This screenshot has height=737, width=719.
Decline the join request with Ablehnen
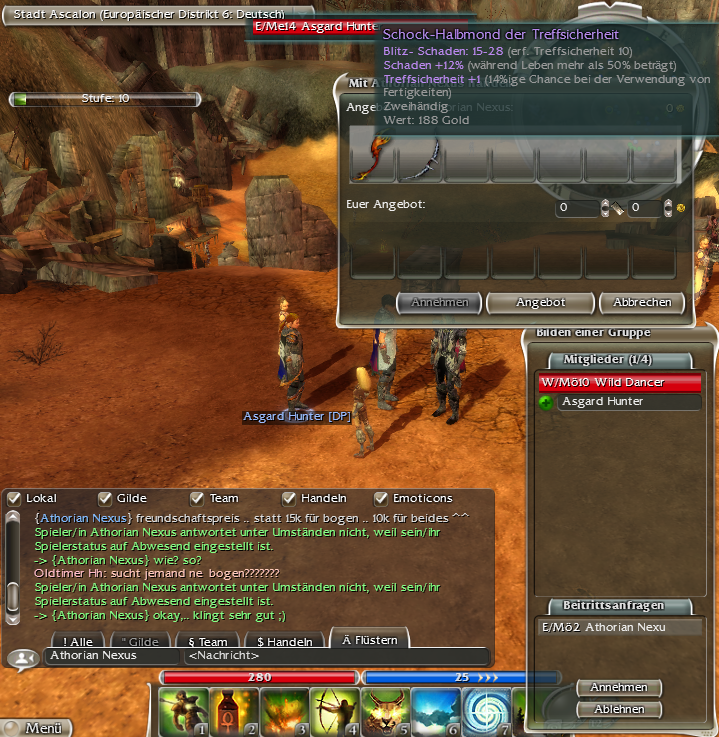(618, 709)
